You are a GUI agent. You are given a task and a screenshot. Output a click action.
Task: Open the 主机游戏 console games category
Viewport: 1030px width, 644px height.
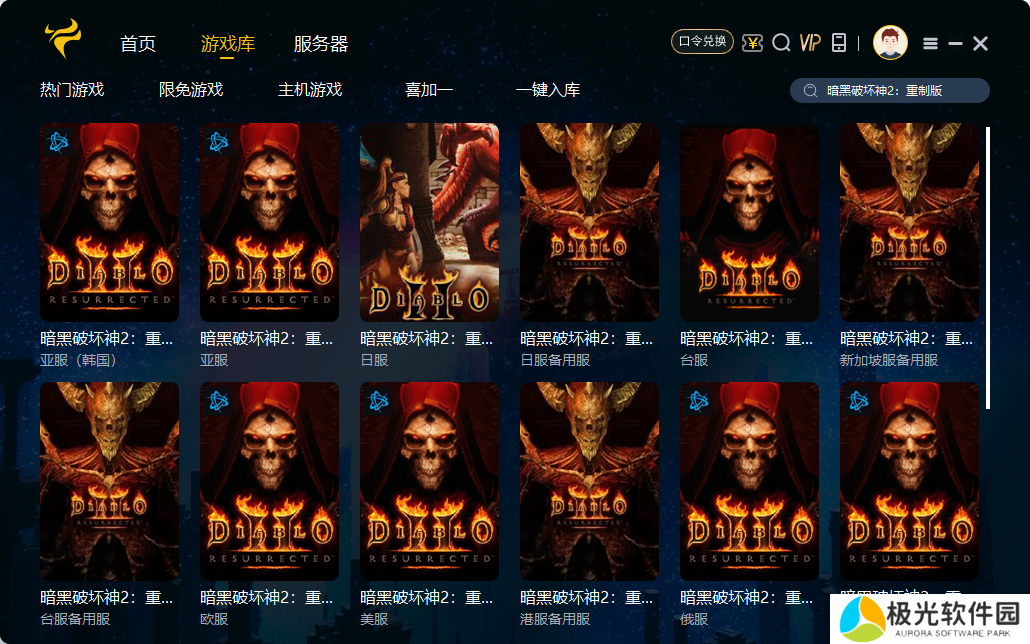point(310,90)
